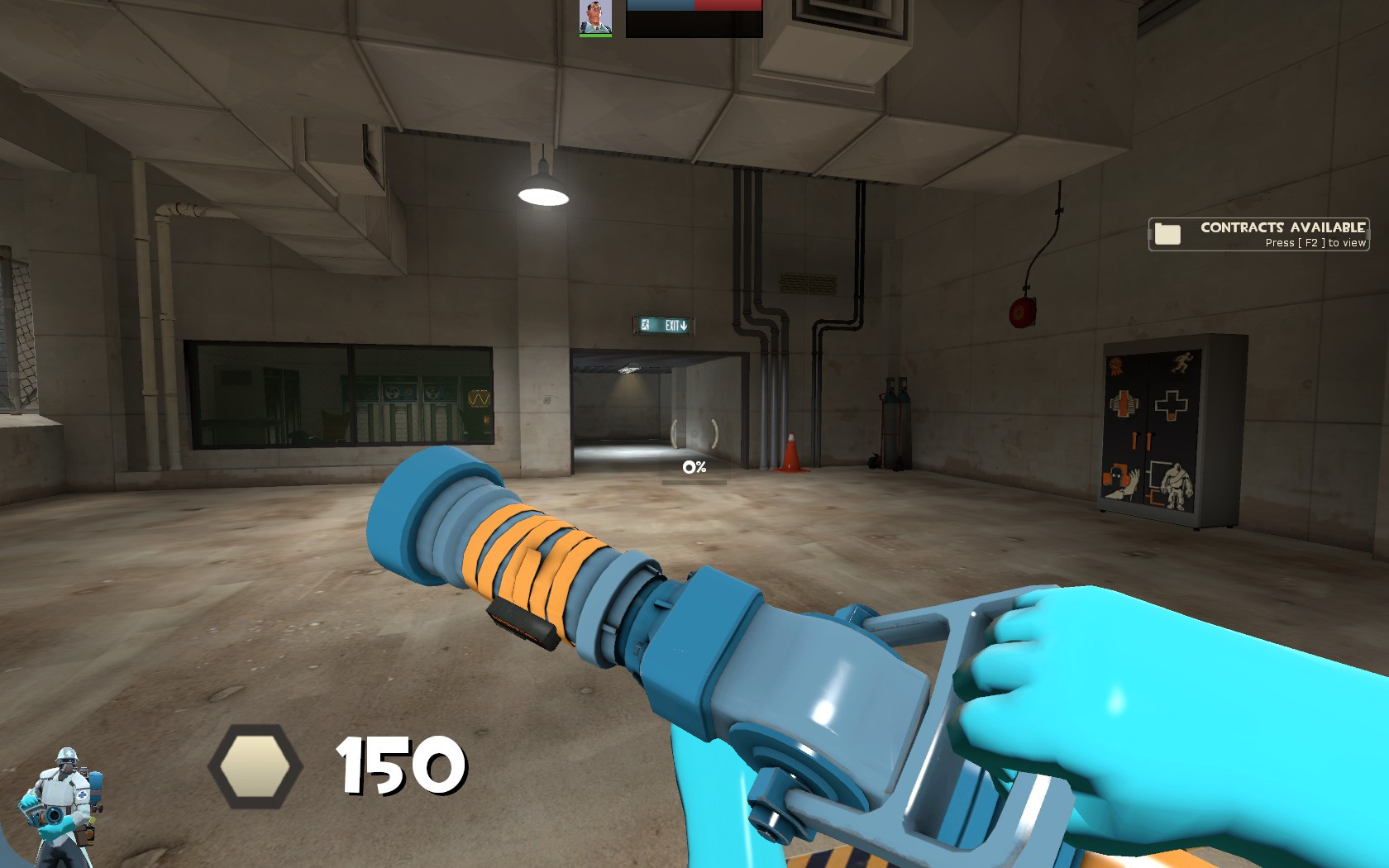Click the blue team segment of the top bar
This screenshot has height=868, width=1389.
(x=660, y=7)
